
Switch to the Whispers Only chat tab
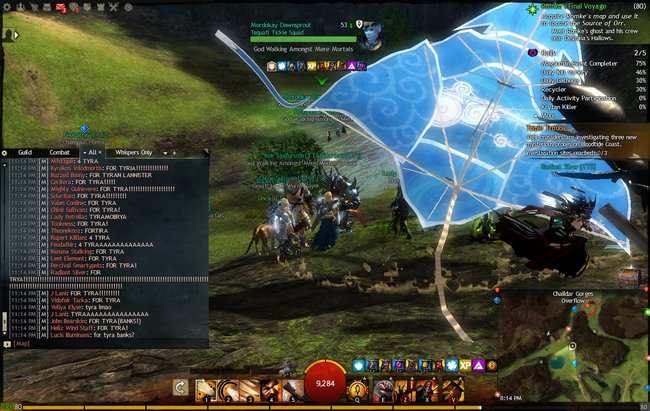(x=133, y=152)
